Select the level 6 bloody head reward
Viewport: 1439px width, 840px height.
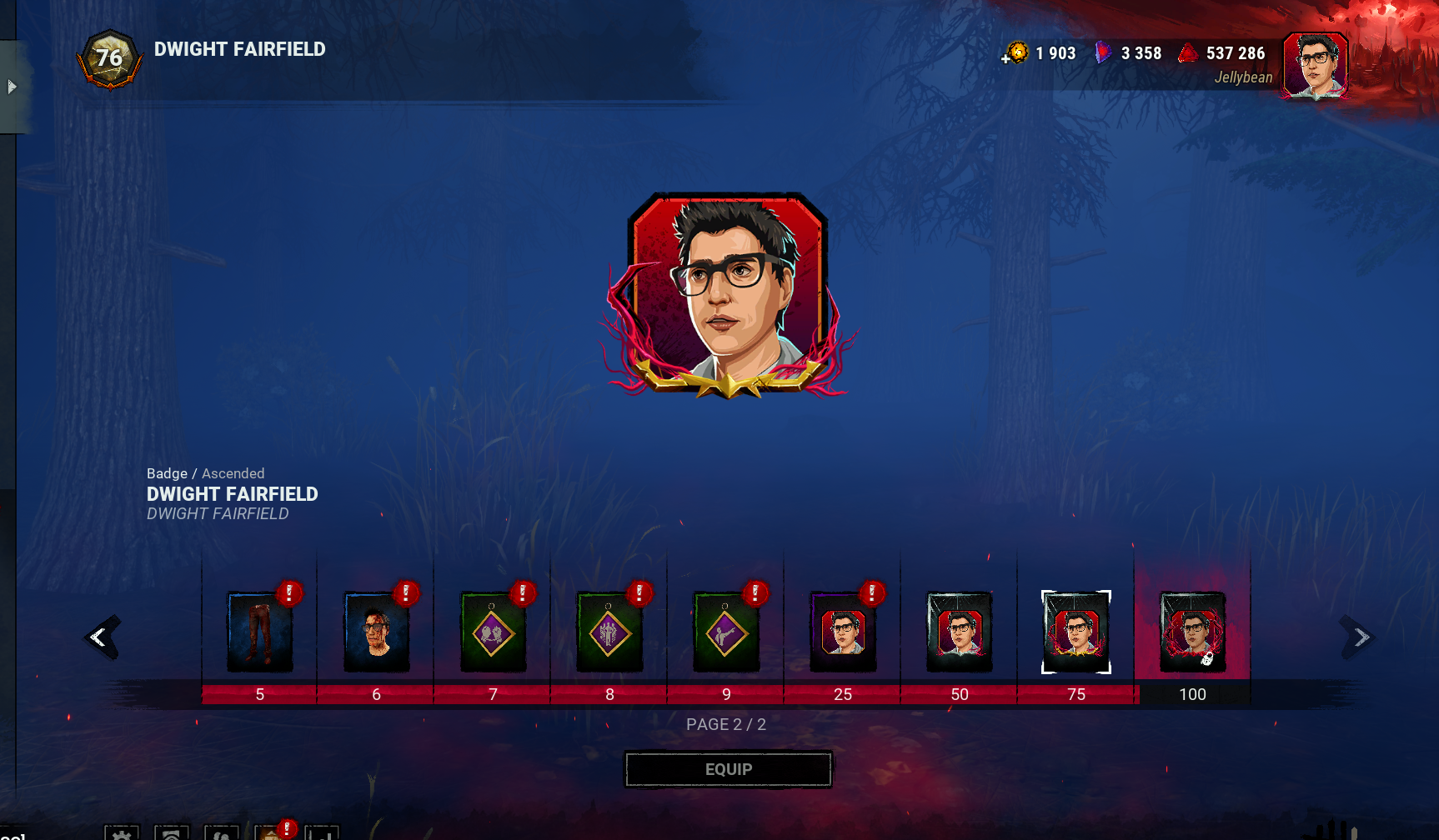(376, 632)
